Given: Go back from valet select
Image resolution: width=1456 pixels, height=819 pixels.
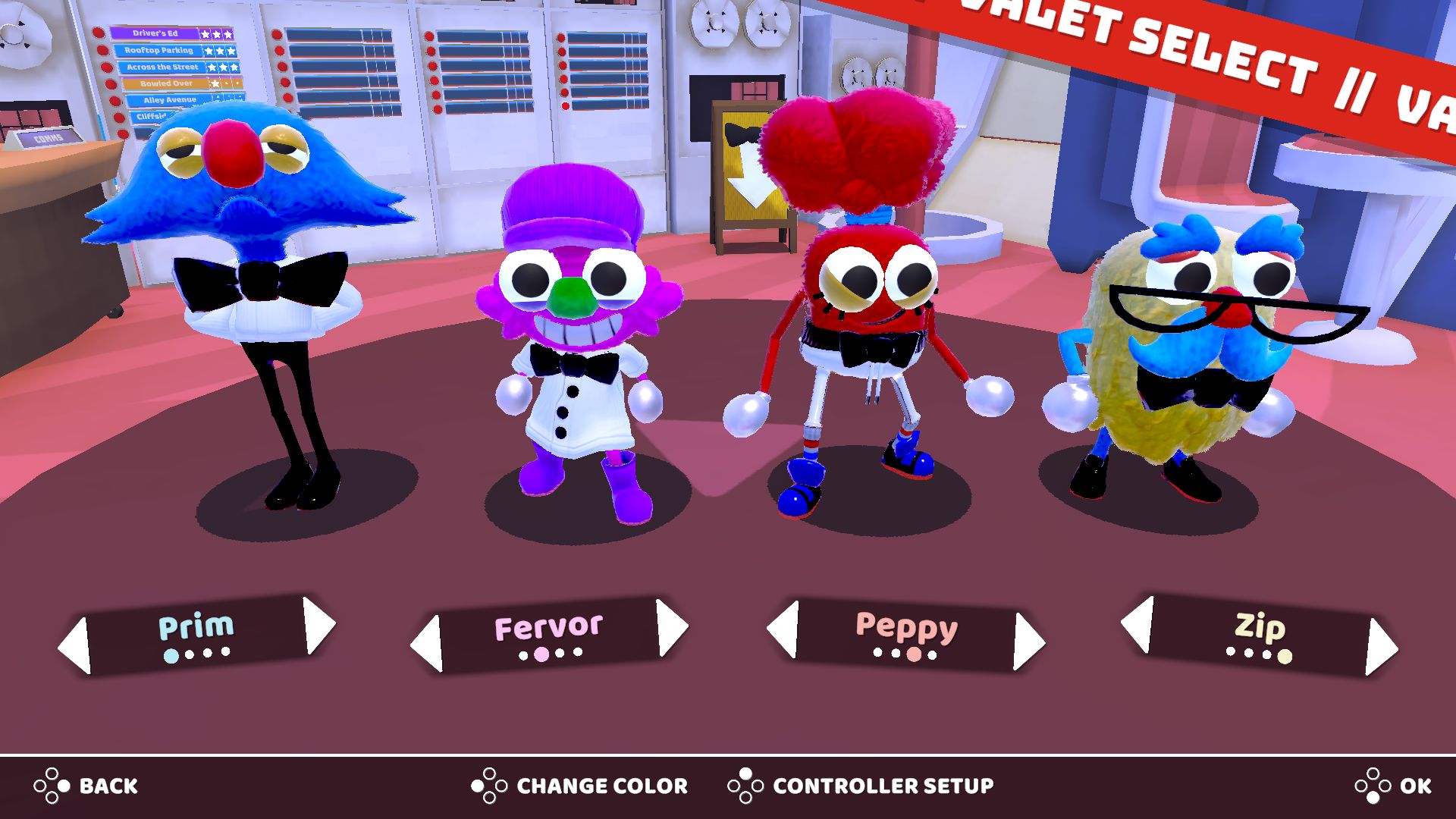Looking at the screenshot, I should coord(86,786).
